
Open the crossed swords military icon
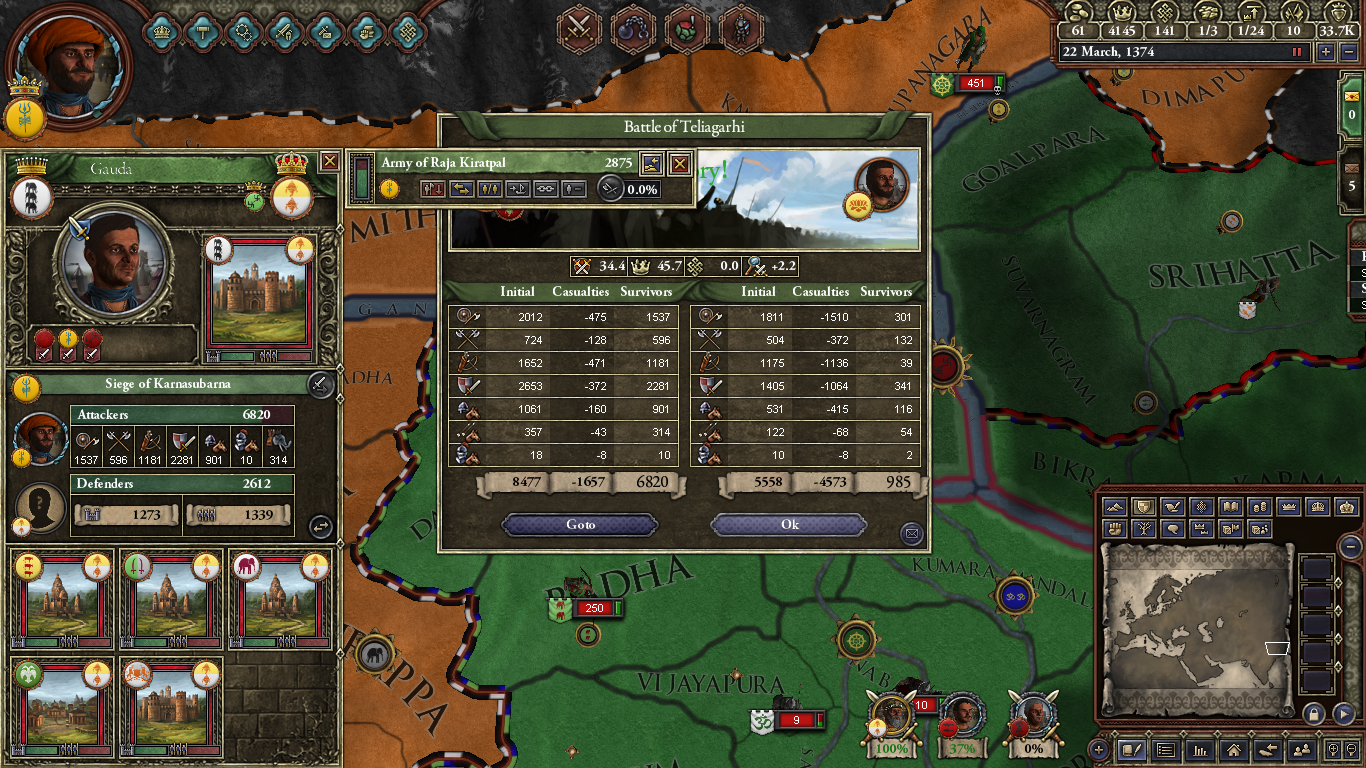tap(578, 25)
